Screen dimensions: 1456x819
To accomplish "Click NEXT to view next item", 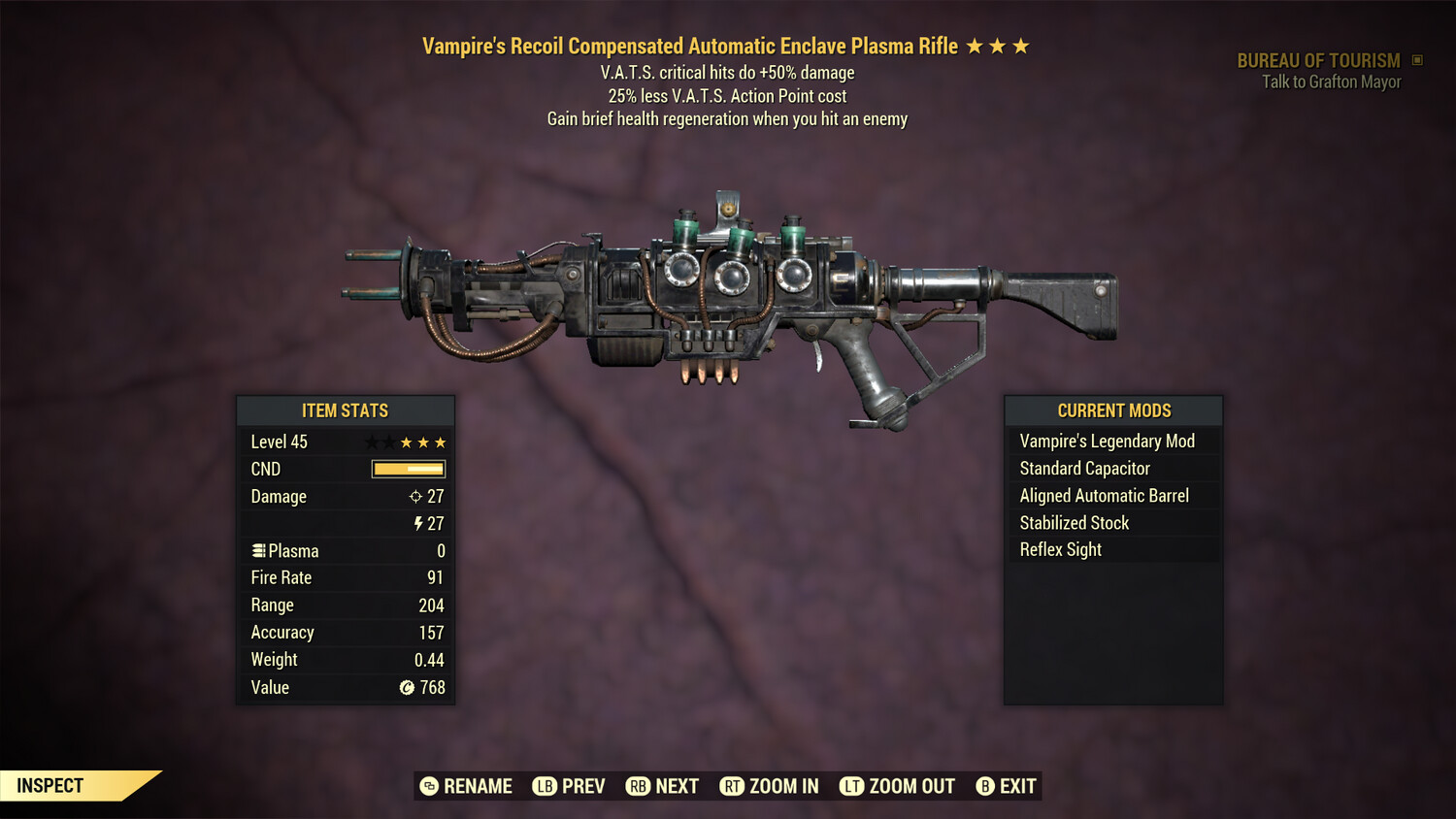I will tap(677, 786).
